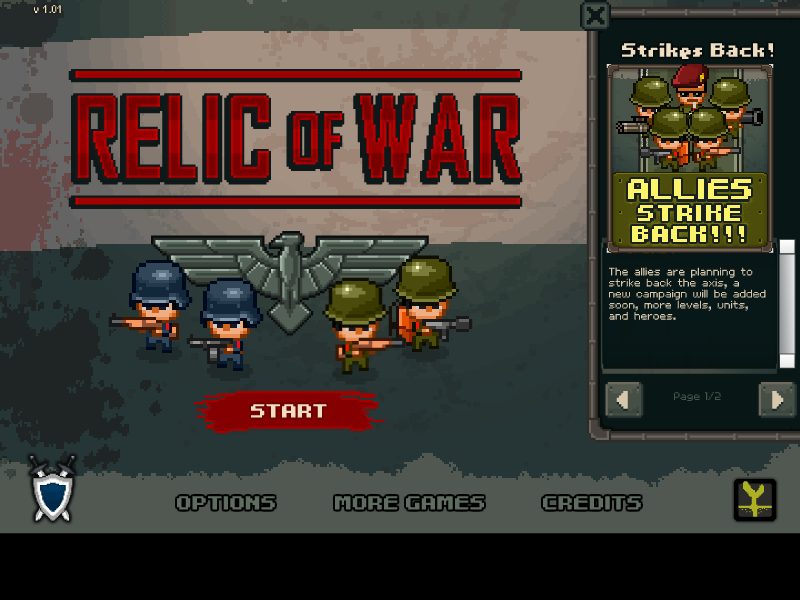Go to the previous news page

coord(624,399)
